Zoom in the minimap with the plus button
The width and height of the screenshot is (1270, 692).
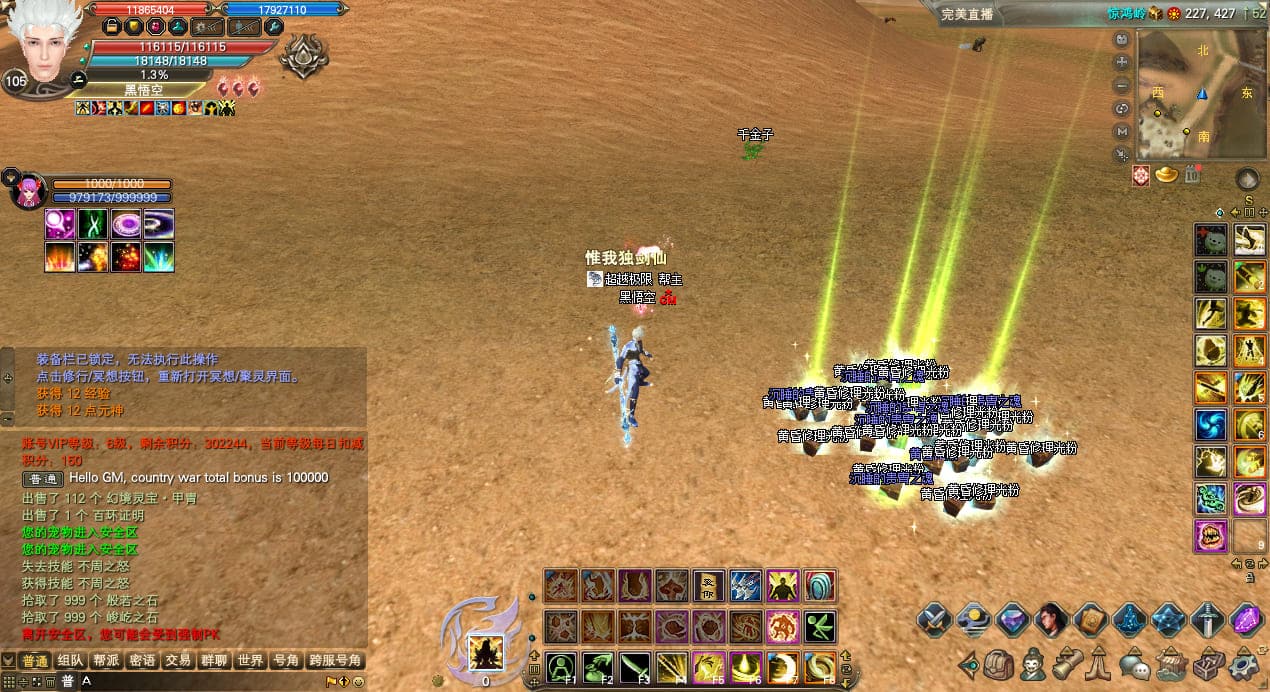coord(1122,63)
